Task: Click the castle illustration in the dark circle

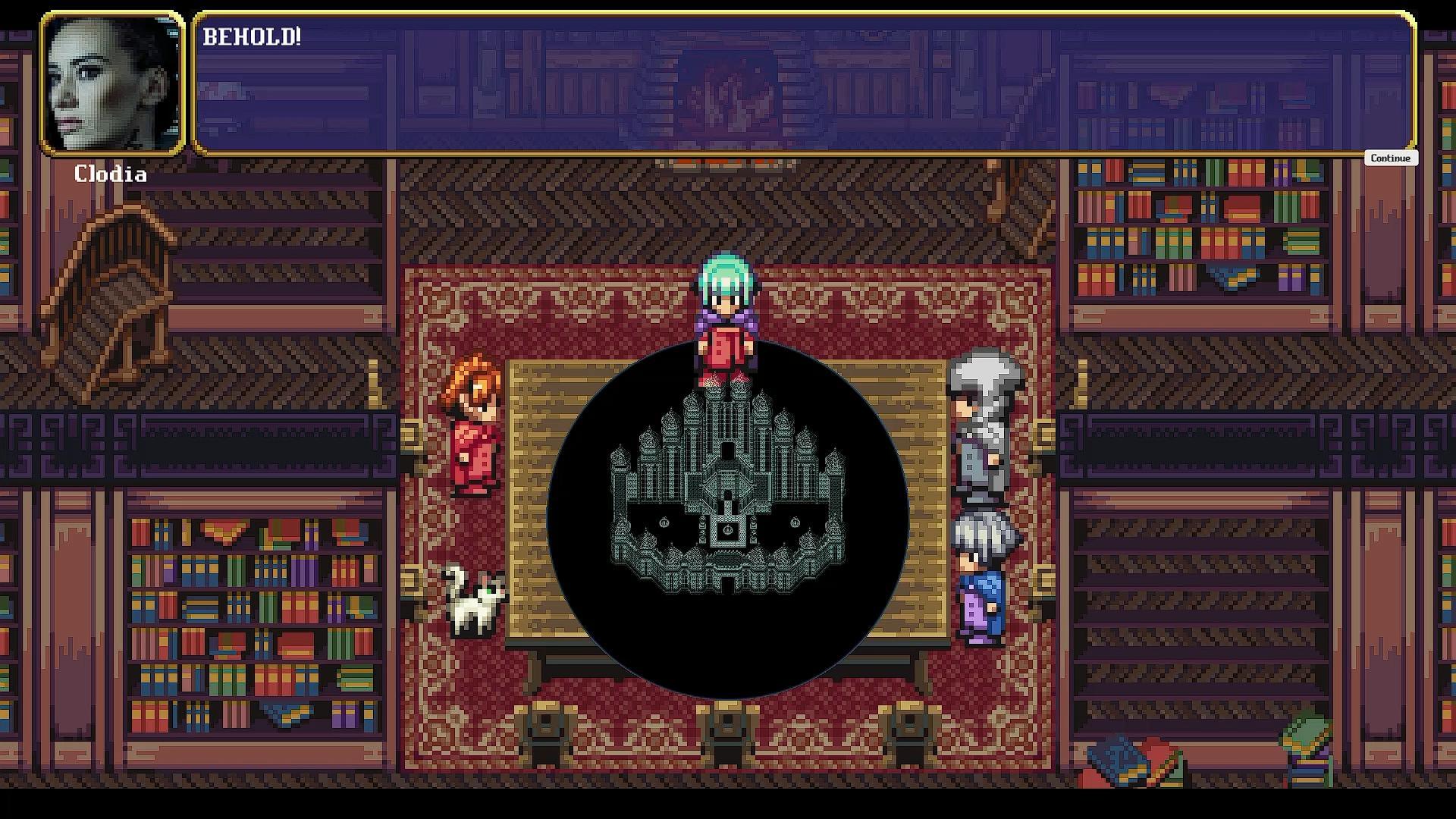Action: [x=728, y=493]
